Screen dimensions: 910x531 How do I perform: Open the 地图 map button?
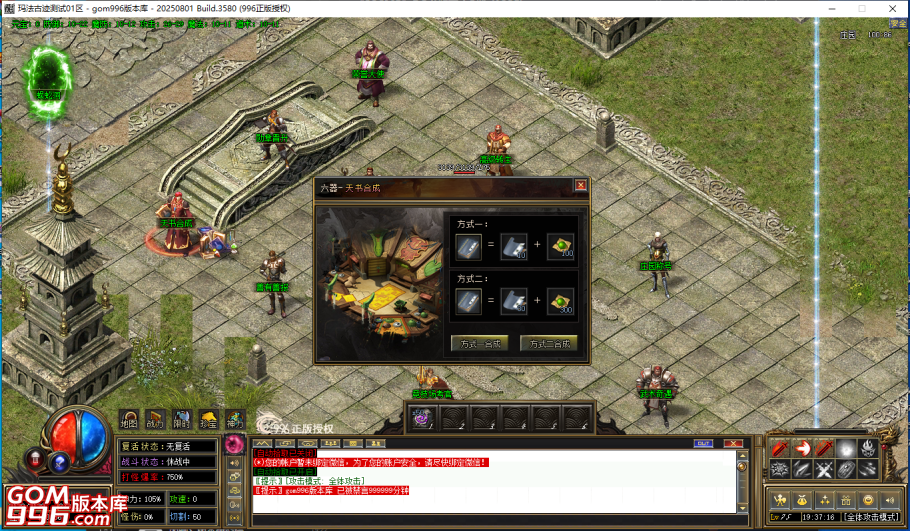(x=129, y=420)
